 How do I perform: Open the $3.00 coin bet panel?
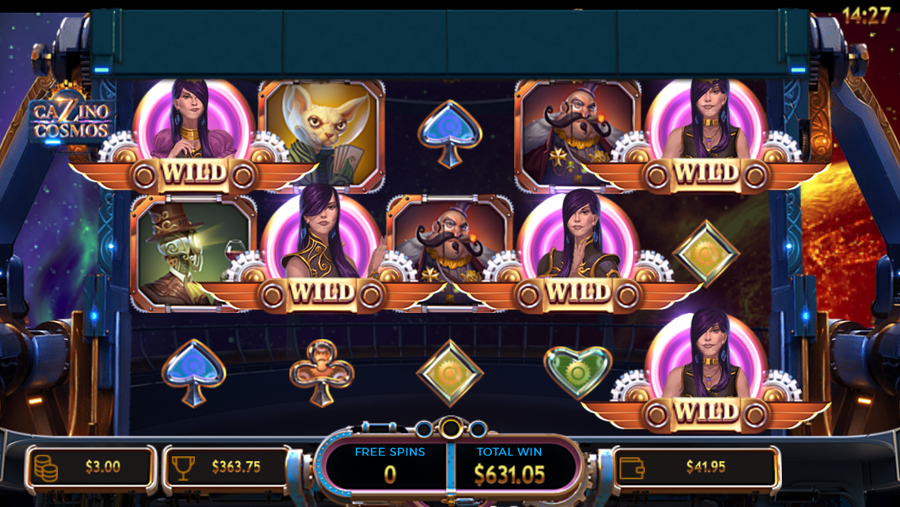[91, 467]
